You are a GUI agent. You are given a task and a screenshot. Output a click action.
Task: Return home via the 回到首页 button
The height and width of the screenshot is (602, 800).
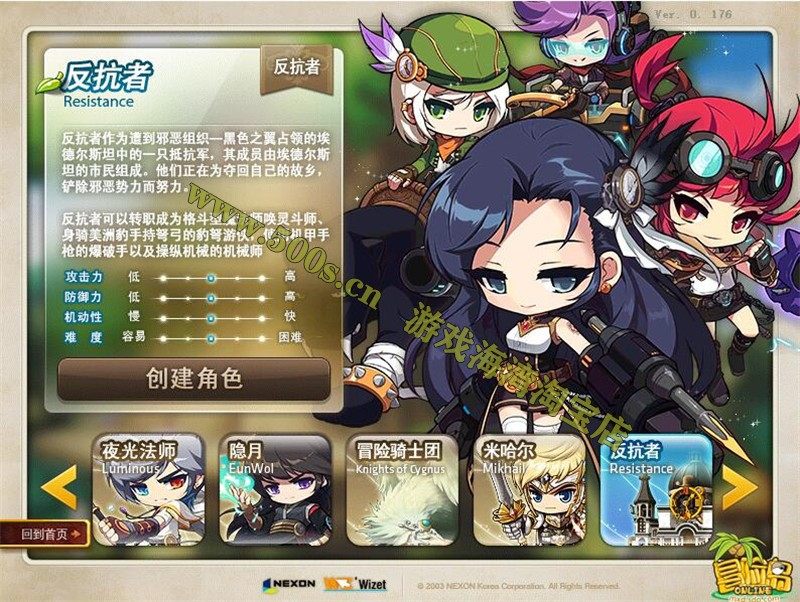[48, 534]
